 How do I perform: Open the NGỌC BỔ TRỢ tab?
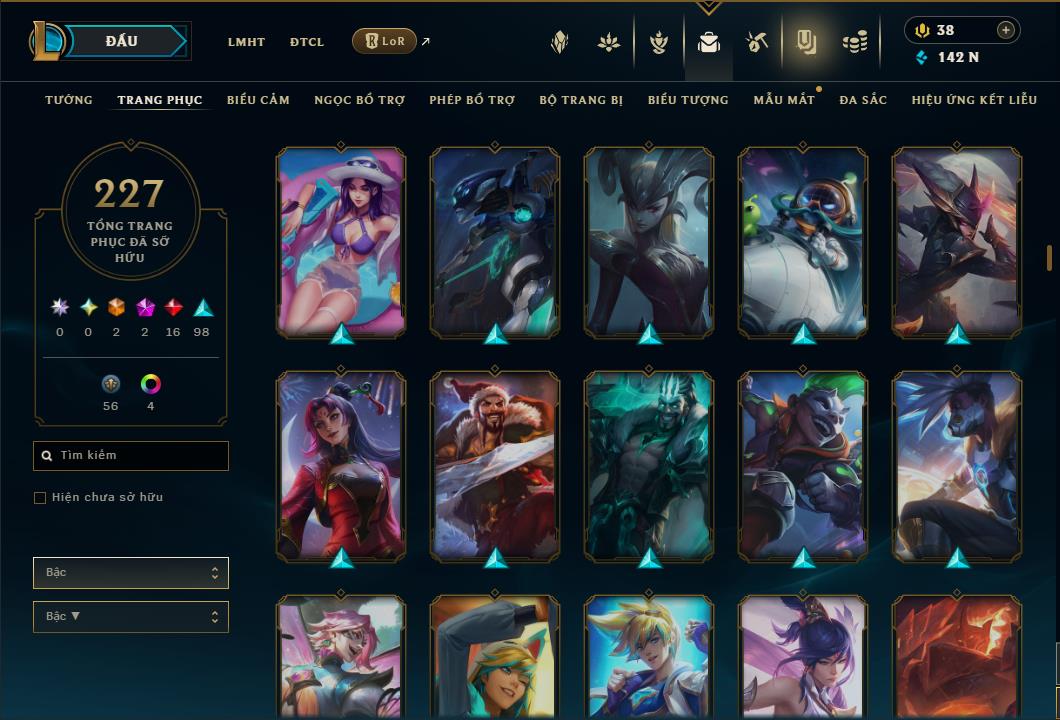point(359,100)
